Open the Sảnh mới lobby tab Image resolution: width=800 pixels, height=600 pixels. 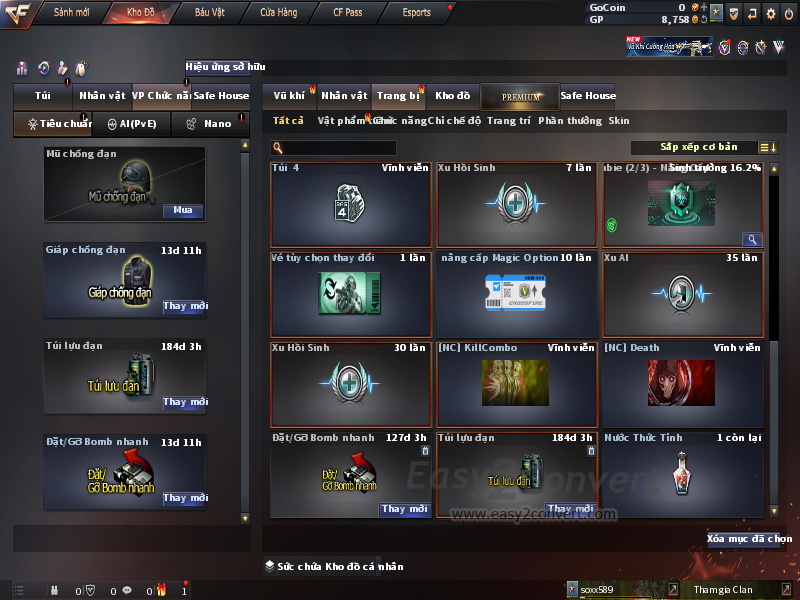point(71,13)
